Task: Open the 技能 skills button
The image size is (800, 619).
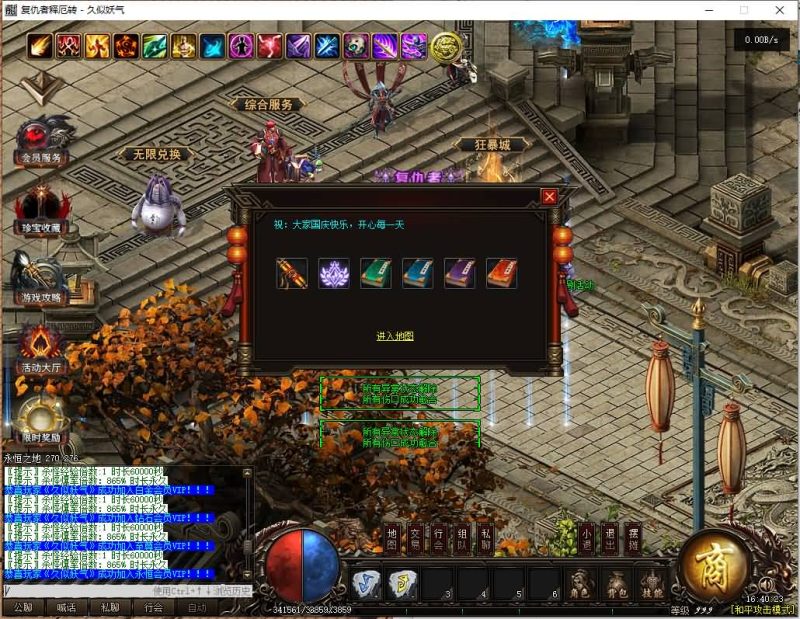Action: pyautogui.click(x=651, y=583)
